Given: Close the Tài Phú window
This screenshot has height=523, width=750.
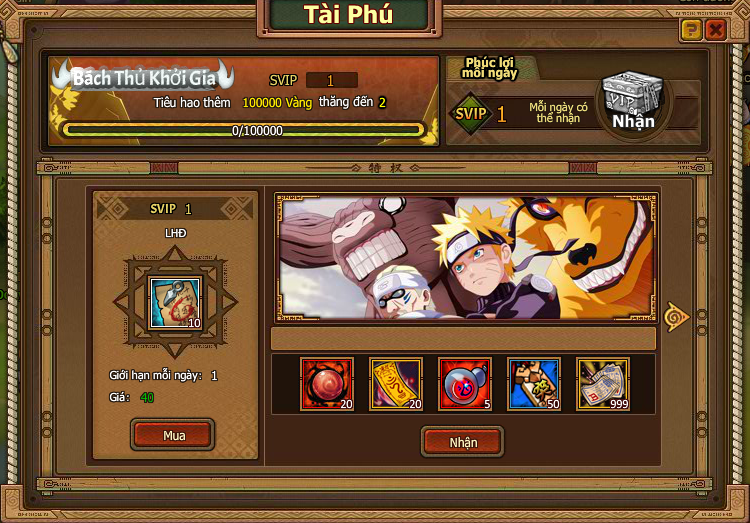Looking at the screenshot, I should [x=715, y=30].
